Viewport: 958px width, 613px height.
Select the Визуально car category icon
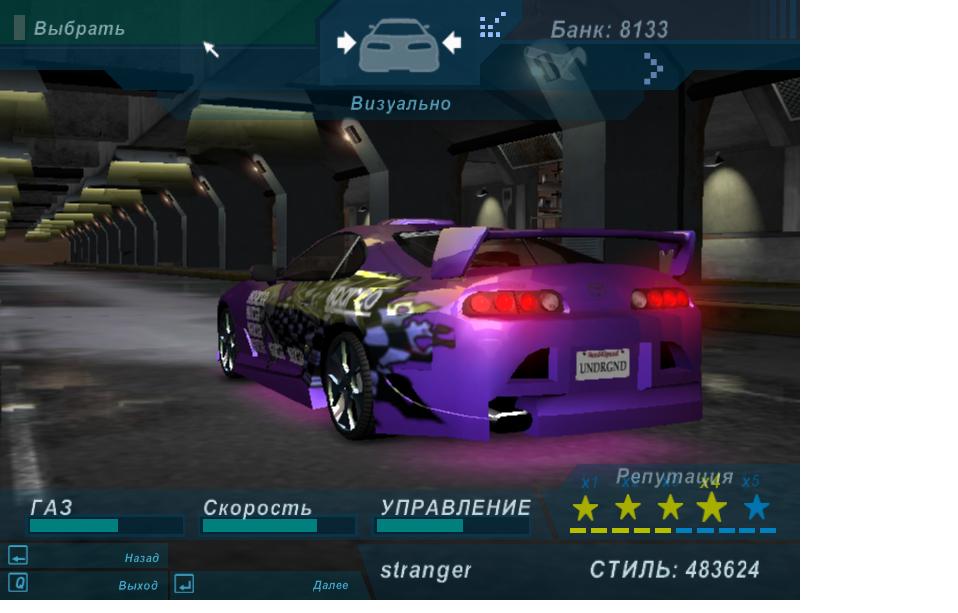click(398, 45)
